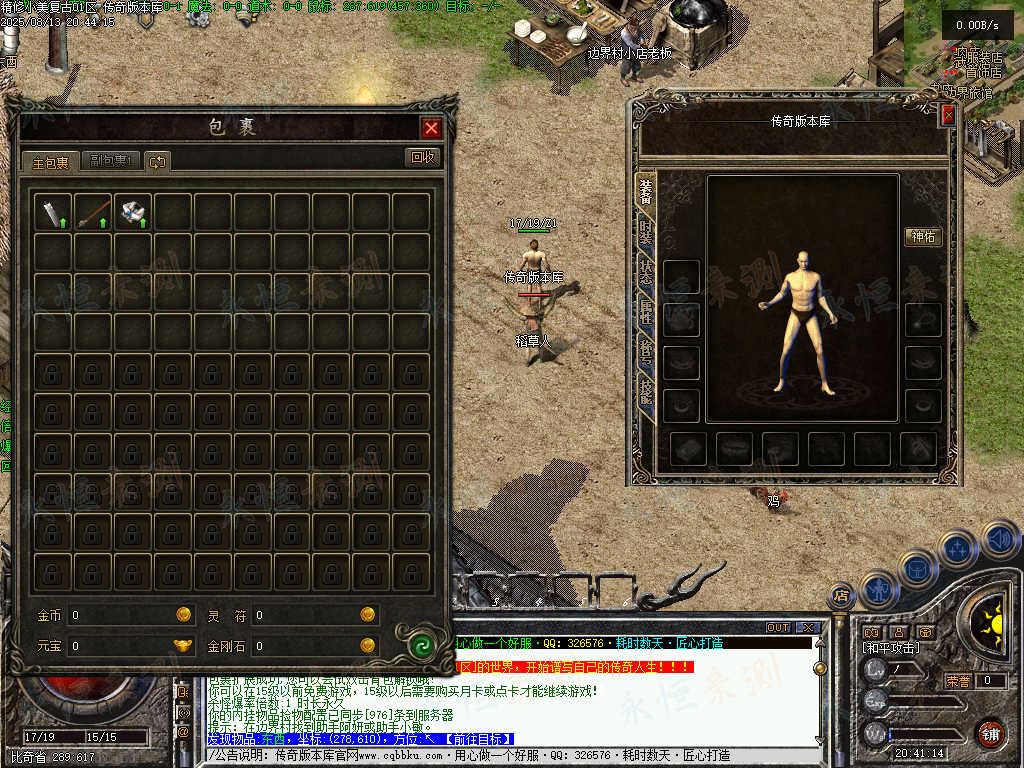
Task: Open the 店 shop round button
Action: tap(841, 596)
